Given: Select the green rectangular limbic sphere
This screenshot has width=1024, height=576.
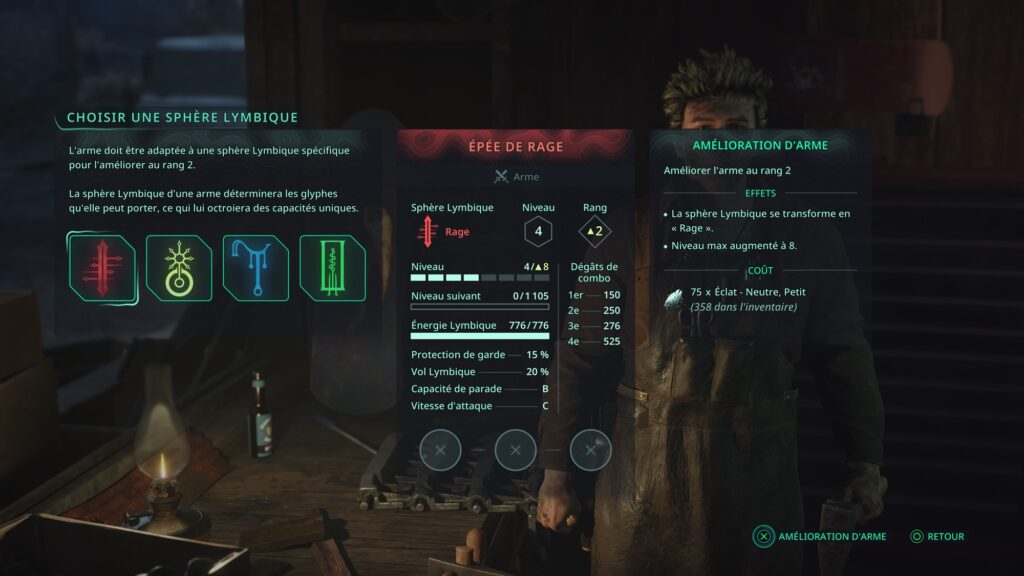Looking at the screenshot, I should coord(332,268).
